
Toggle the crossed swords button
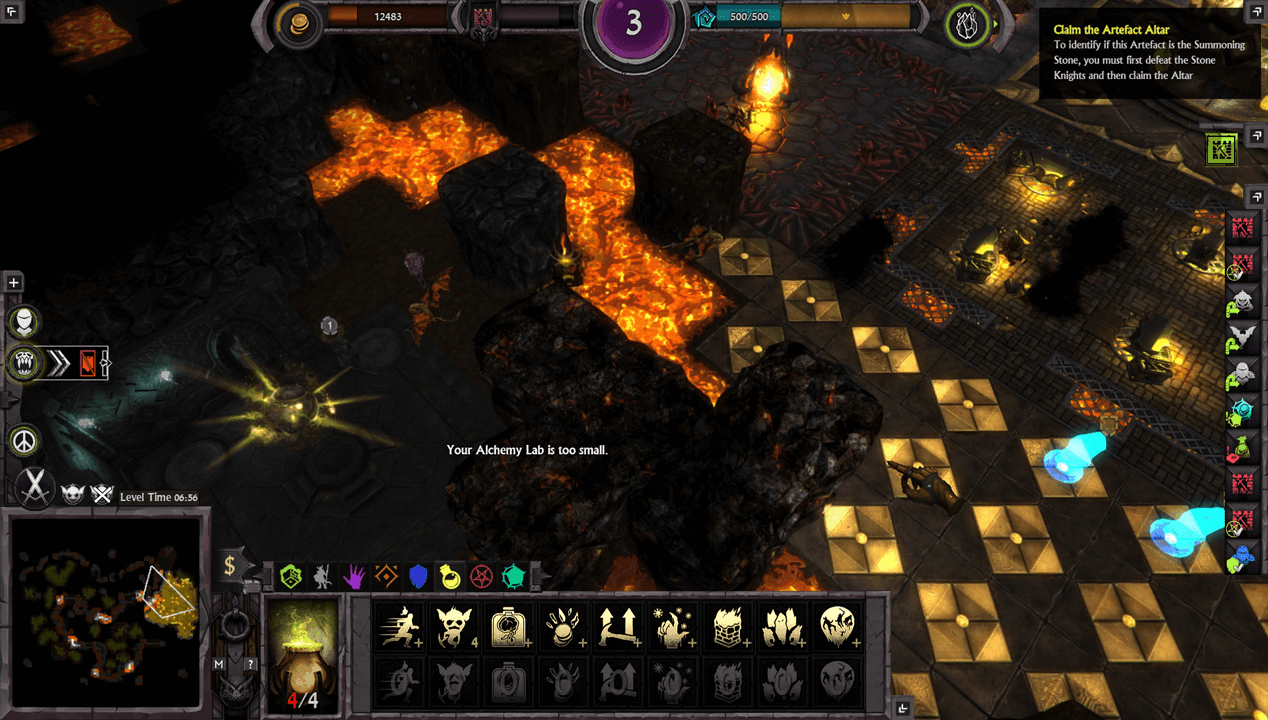click(36, 487)
